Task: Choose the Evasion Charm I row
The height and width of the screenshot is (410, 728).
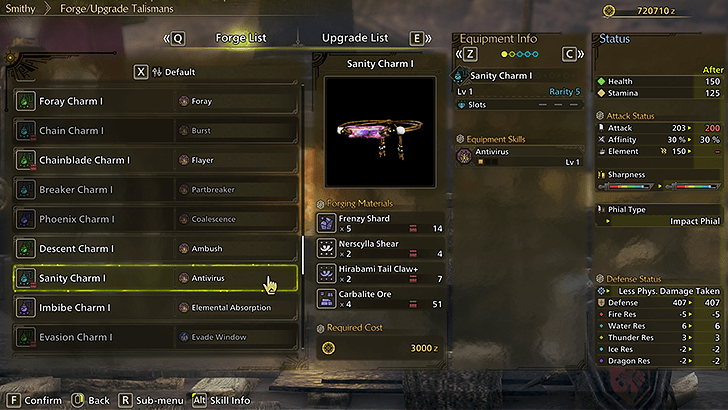Action: [155, 337]
